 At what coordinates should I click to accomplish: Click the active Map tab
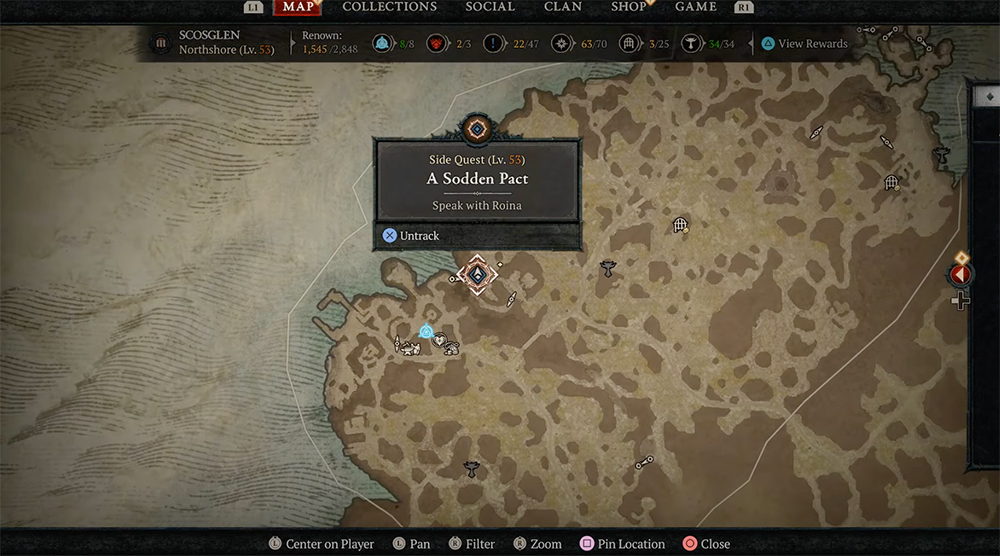(297, 7)
